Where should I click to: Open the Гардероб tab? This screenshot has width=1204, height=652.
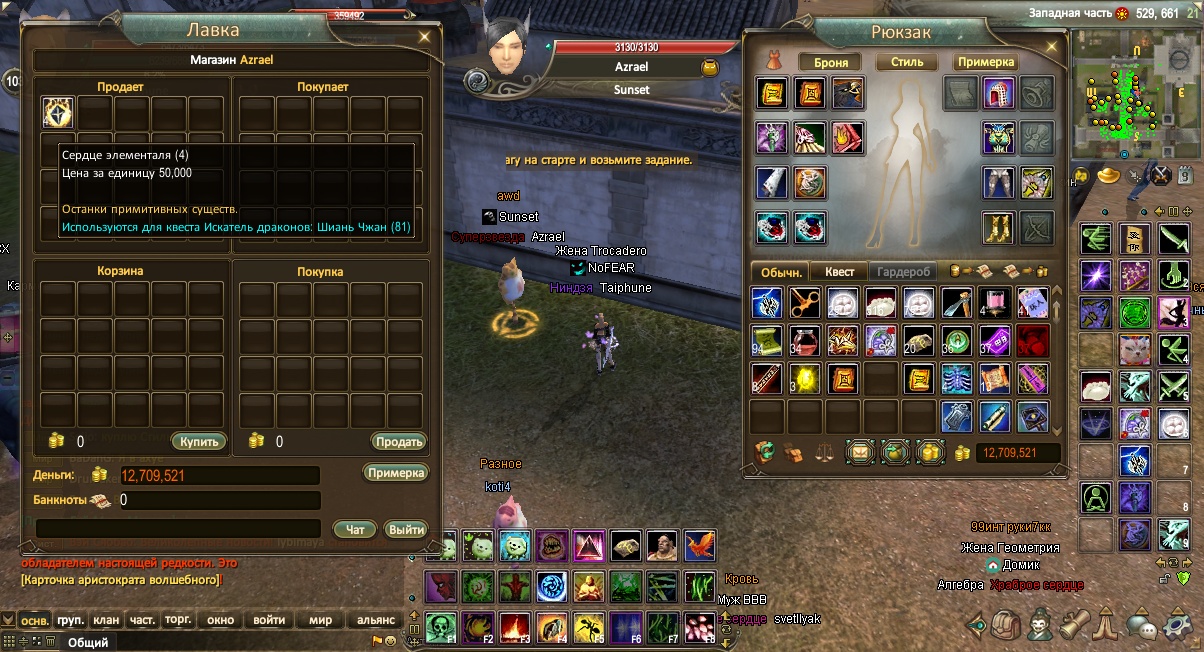coord(903,271)
